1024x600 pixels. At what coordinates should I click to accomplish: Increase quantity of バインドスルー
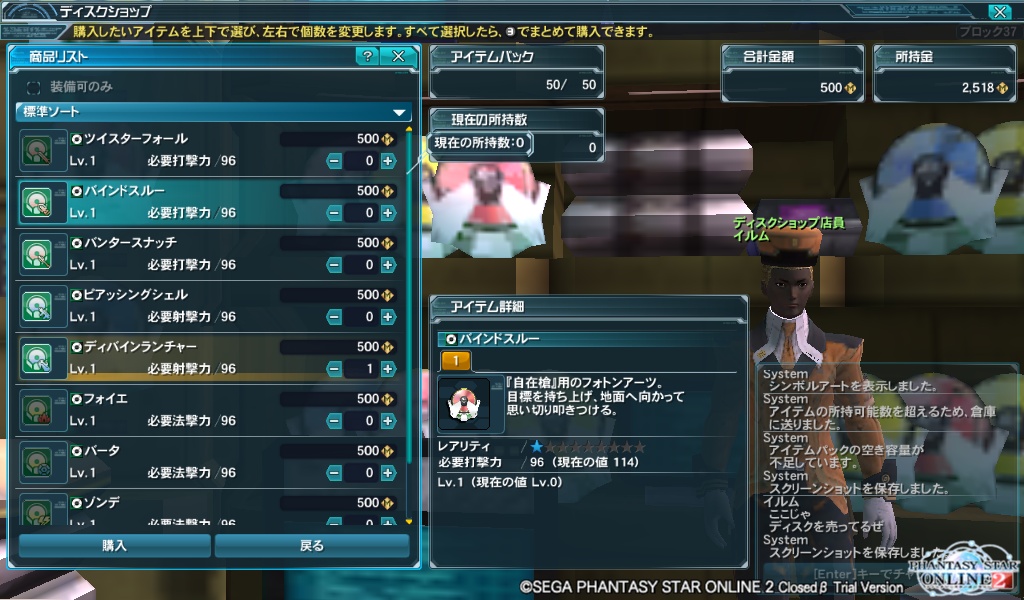(x=388, y=212)
